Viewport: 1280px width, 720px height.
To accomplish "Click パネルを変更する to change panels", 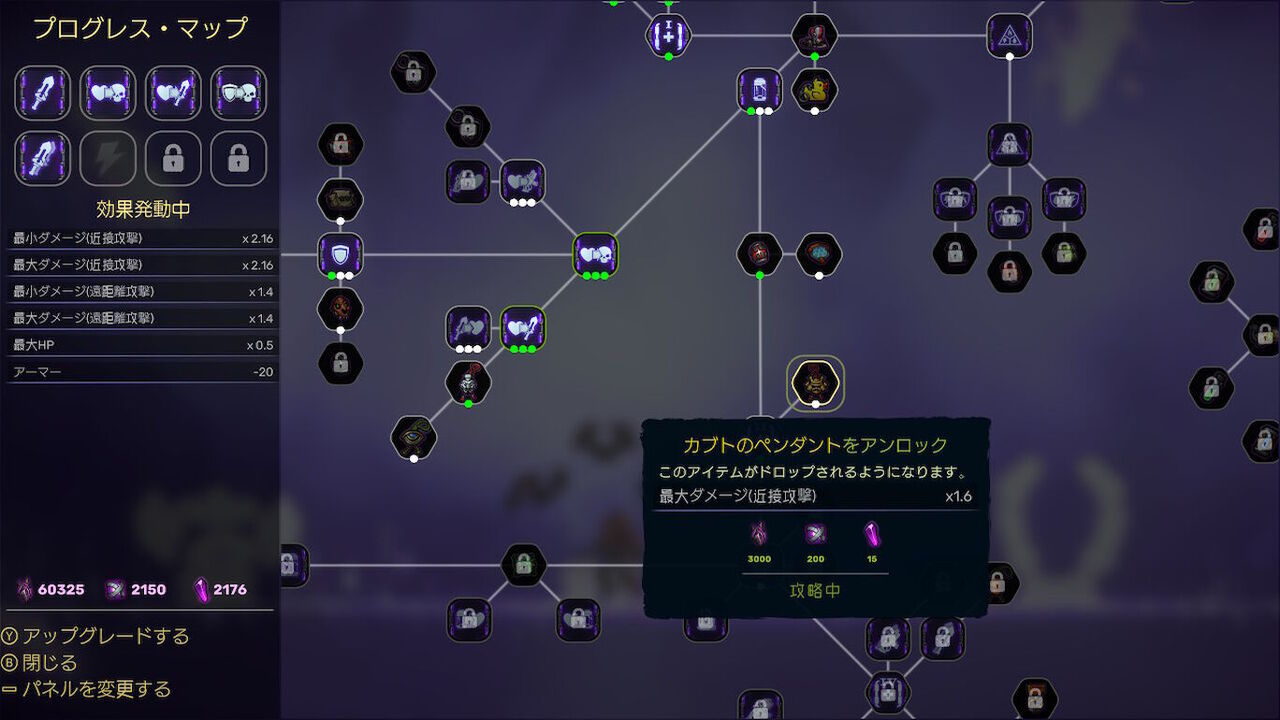I will 97,690.
